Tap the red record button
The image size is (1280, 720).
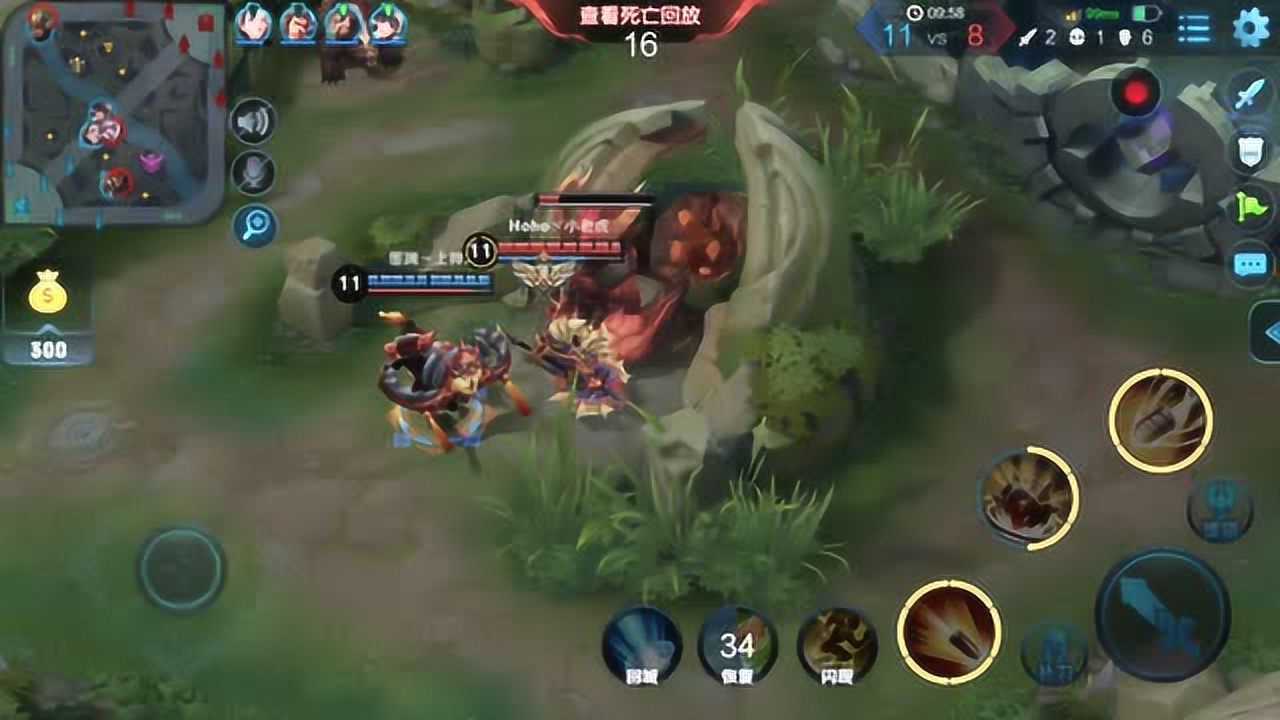(1135, 93)
